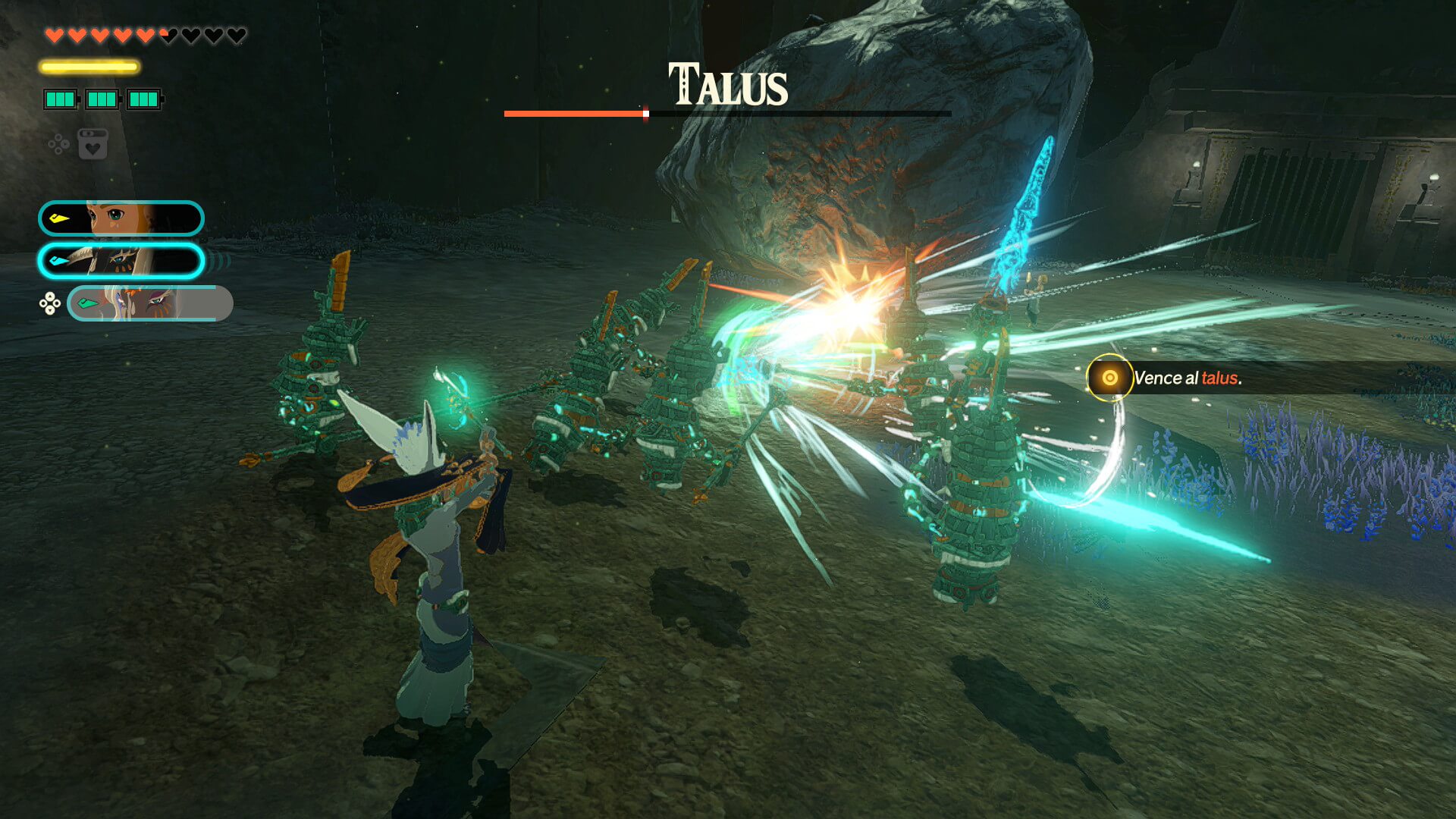This screenshot has height=819, width=1456.
Task: Select Zelda's character portrait
Action: click(121, 218)
